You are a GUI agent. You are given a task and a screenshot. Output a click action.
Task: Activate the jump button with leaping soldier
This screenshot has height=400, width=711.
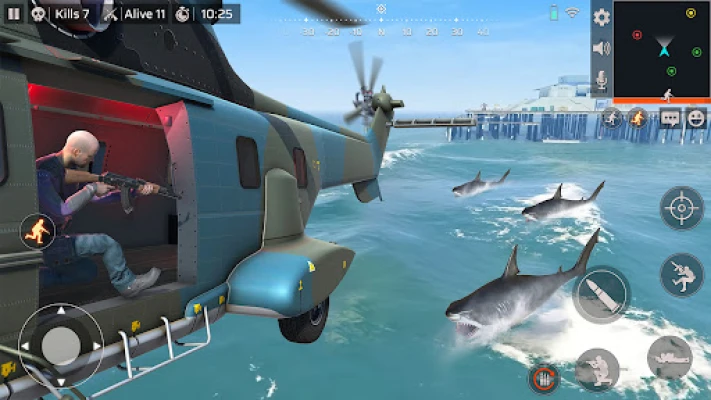(681, 275)
